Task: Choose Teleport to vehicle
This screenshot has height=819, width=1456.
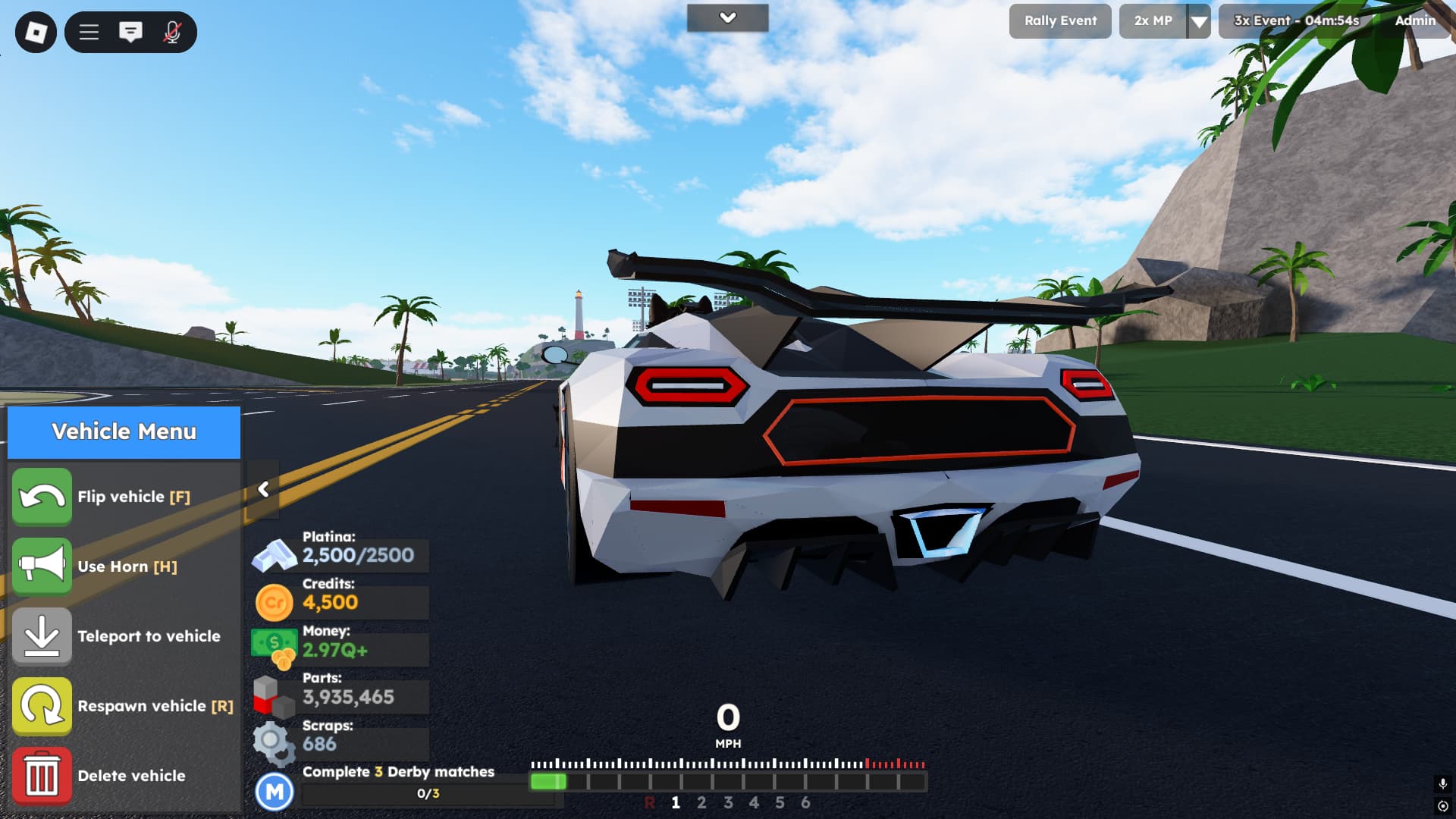Action: (42, 636)
